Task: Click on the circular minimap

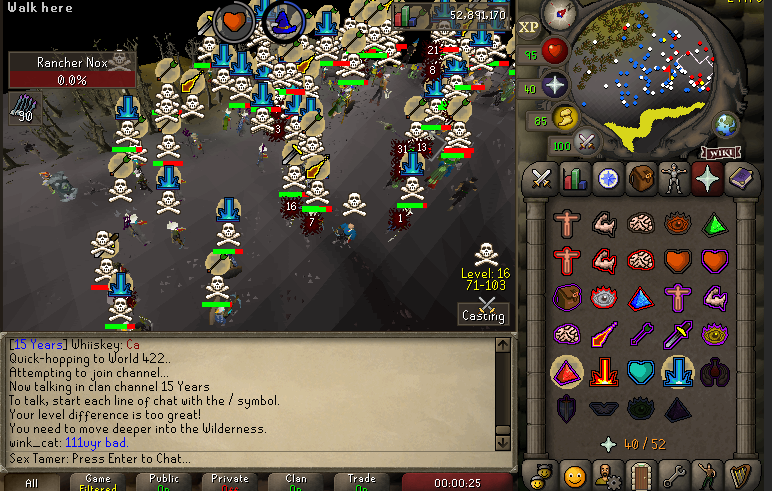Action: [x=658, y=70]
